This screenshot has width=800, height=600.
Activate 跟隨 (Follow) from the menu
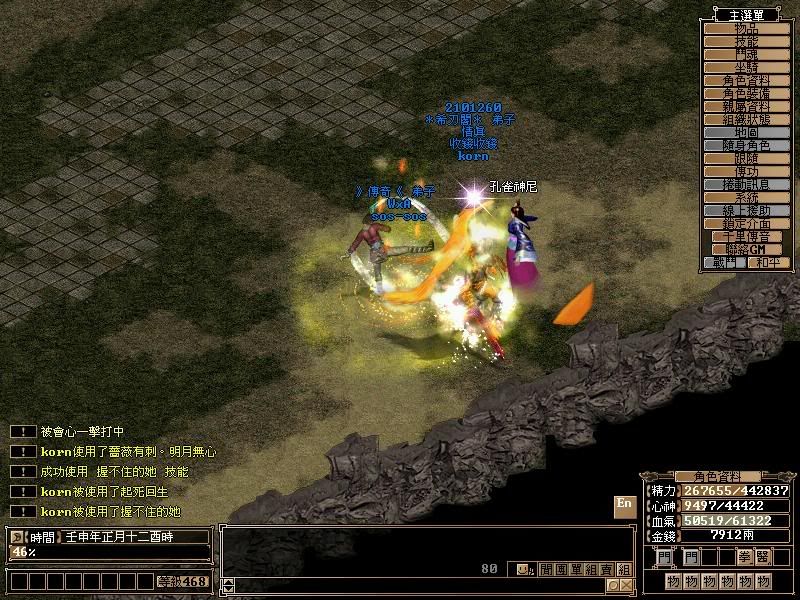pyautogui.click(x=747, y=159)
